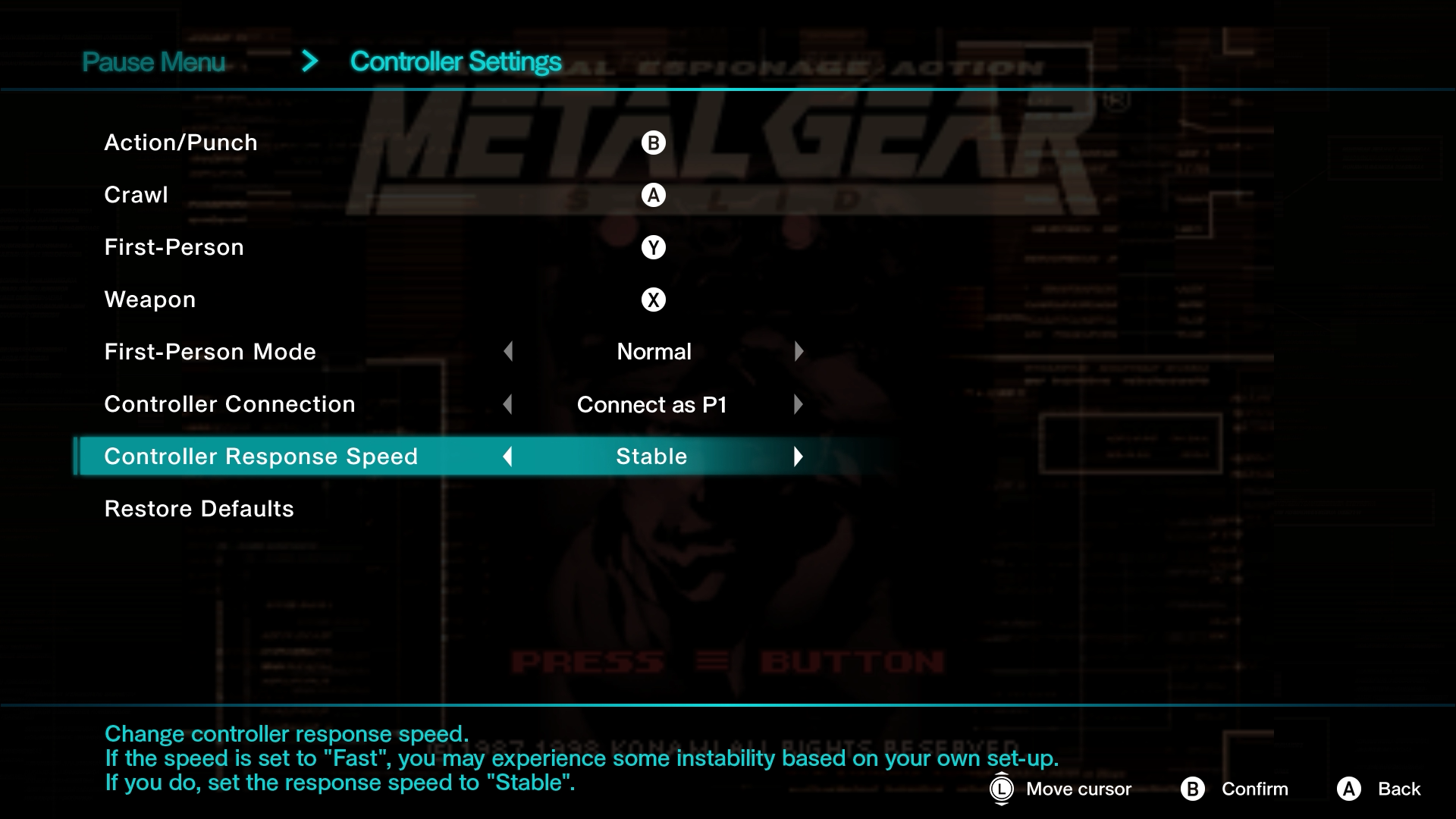Open the Pause Menu breadcrumb
Screen dimensions: 1456x819
[x=154, y=61]
